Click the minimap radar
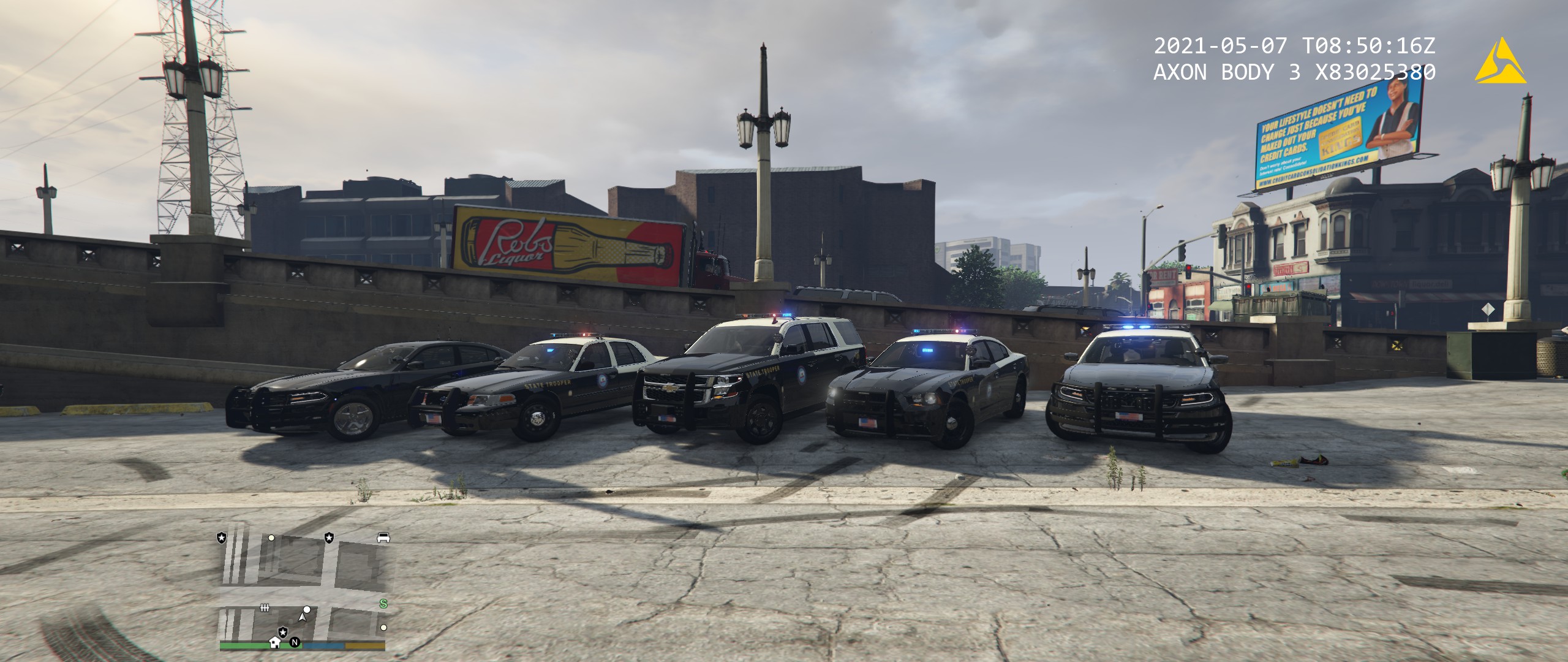 302,588
